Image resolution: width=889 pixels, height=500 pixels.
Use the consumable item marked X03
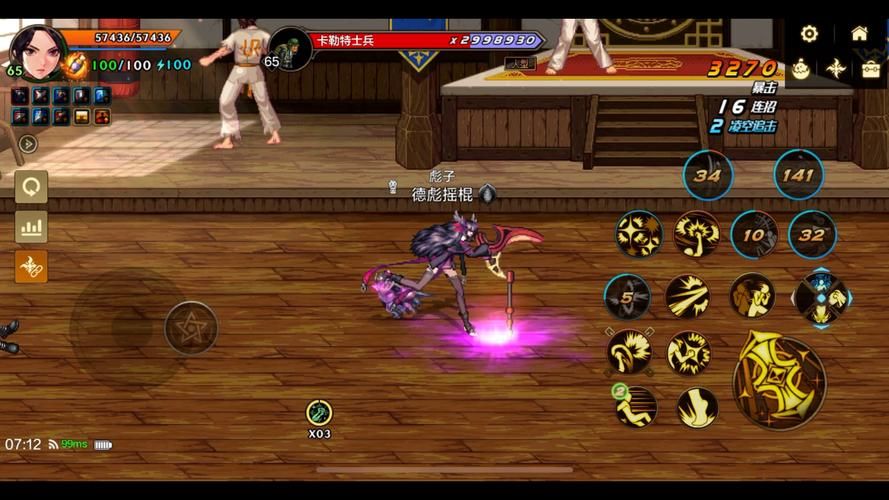point(319,412)
